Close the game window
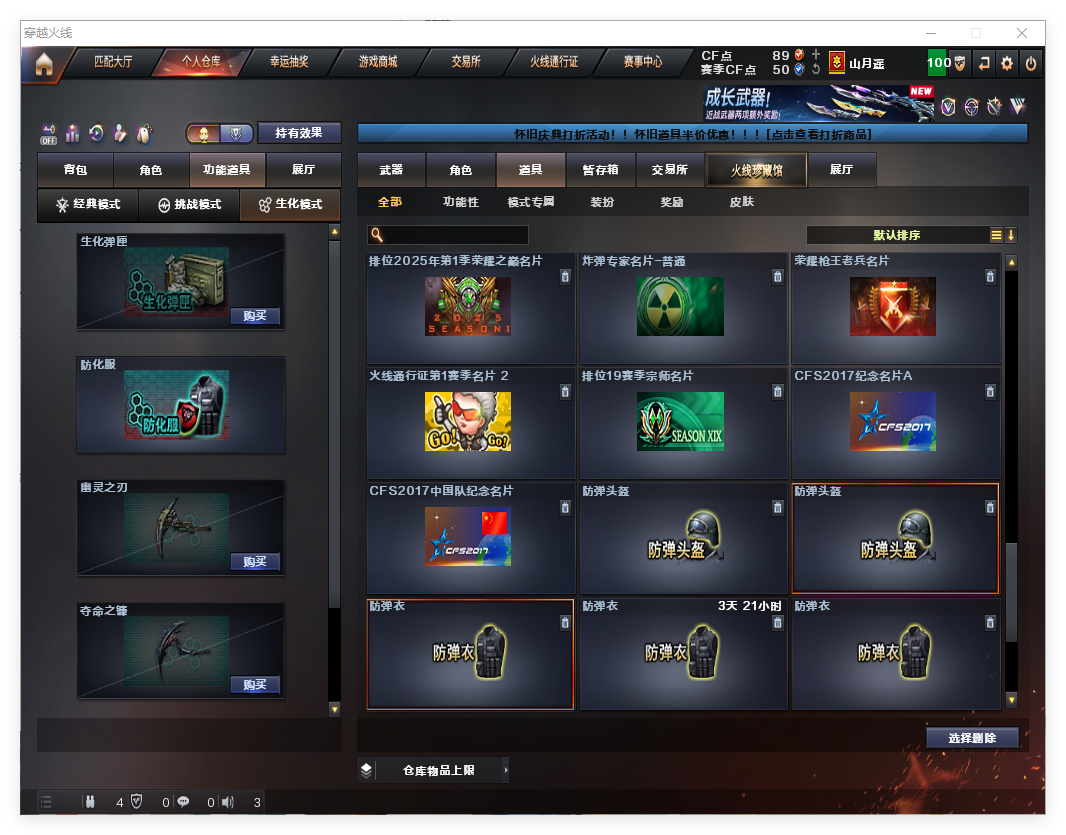1066x835 pixels. 1022,33
